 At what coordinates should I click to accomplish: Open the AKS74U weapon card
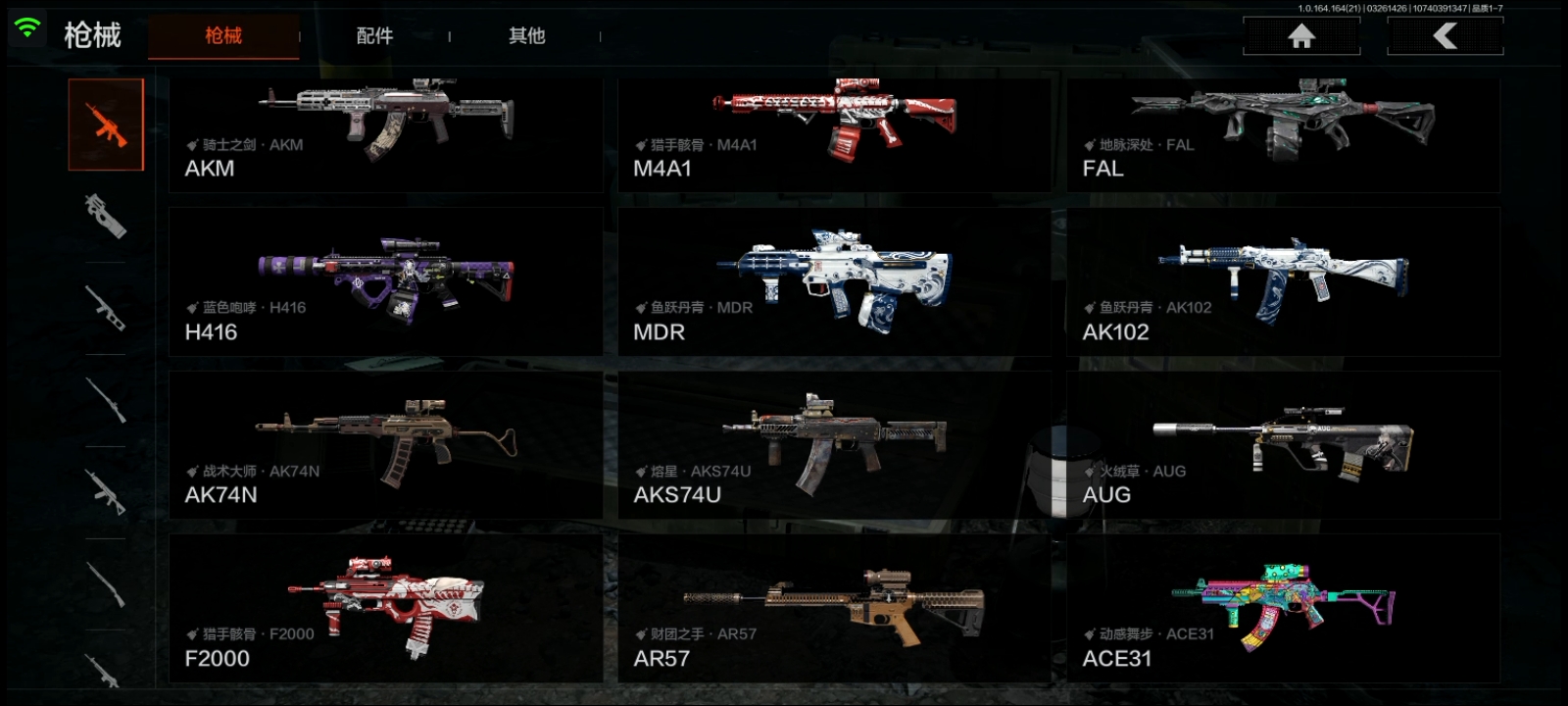834,445
